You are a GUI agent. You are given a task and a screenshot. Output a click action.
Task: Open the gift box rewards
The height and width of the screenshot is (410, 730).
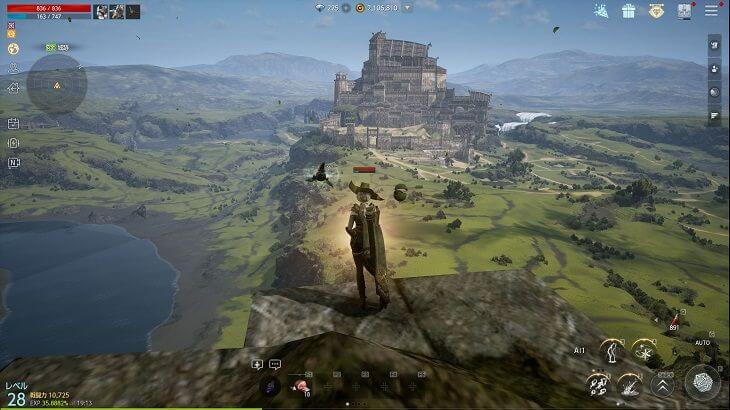pyautogui.click(x=628, y=11)
